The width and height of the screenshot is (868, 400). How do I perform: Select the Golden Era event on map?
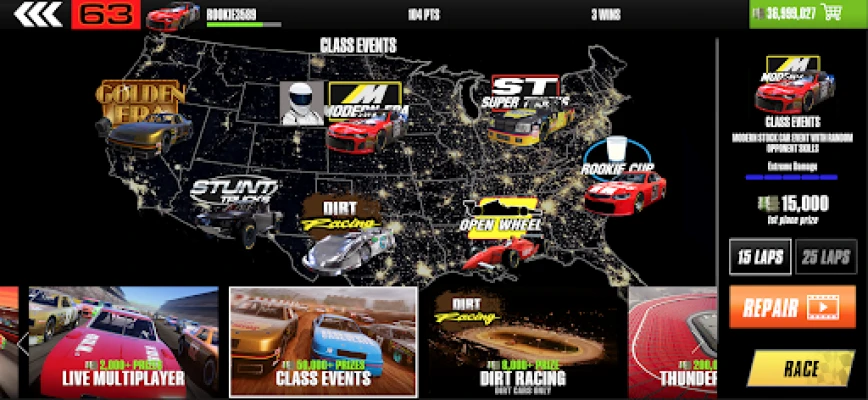[x=143, y=117]
